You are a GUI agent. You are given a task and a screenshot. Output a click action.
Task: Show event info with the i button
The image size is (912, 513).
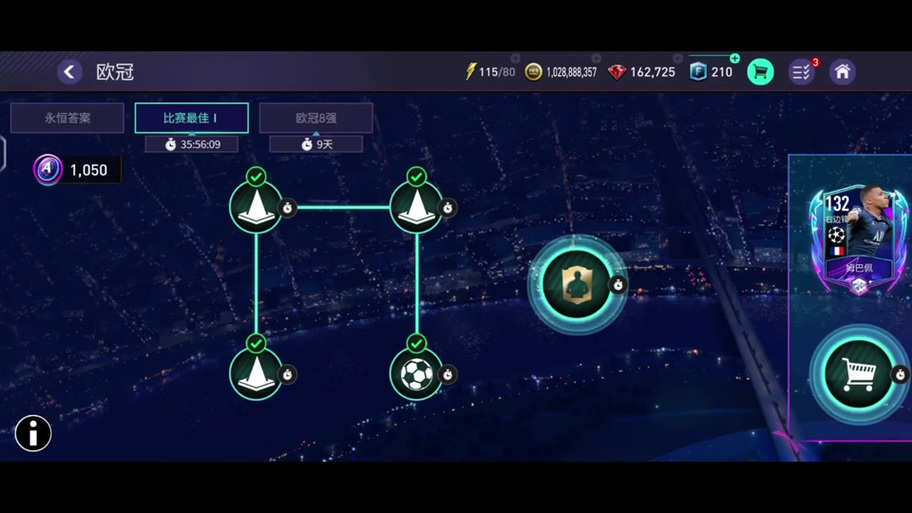click(33, 433)
